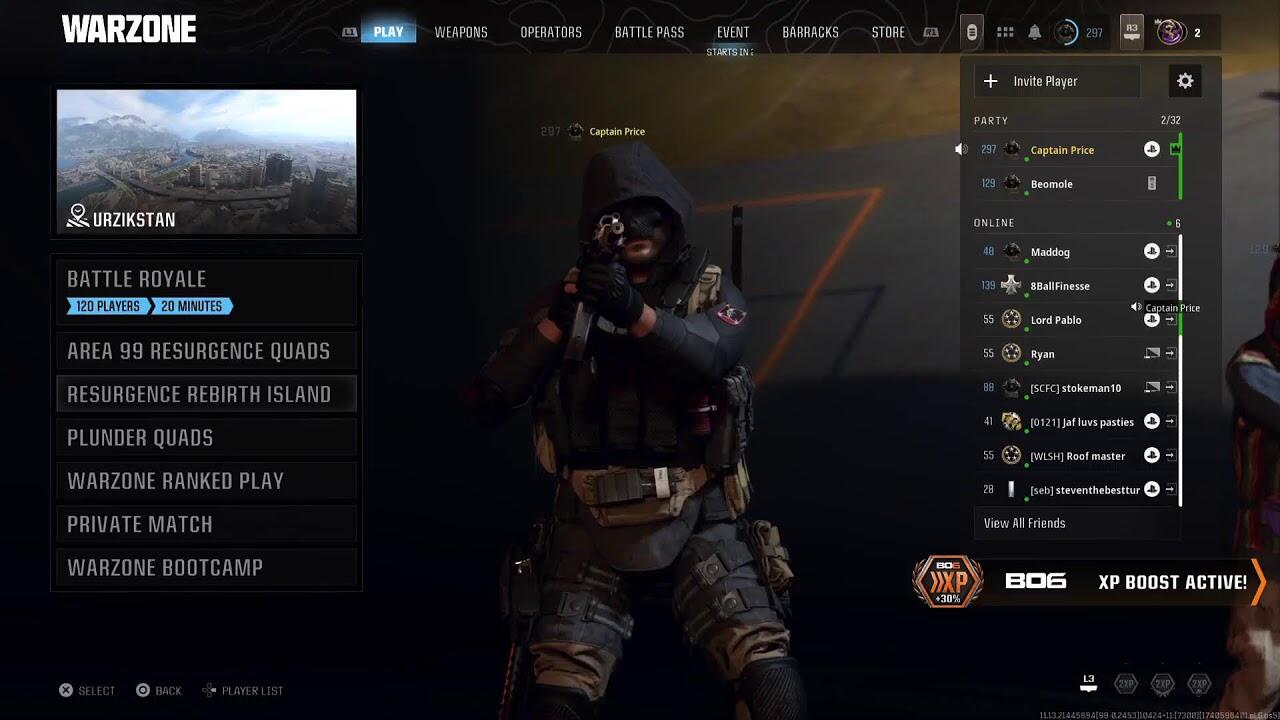Select Area 99 Resurgence Quads

(206, 351)
